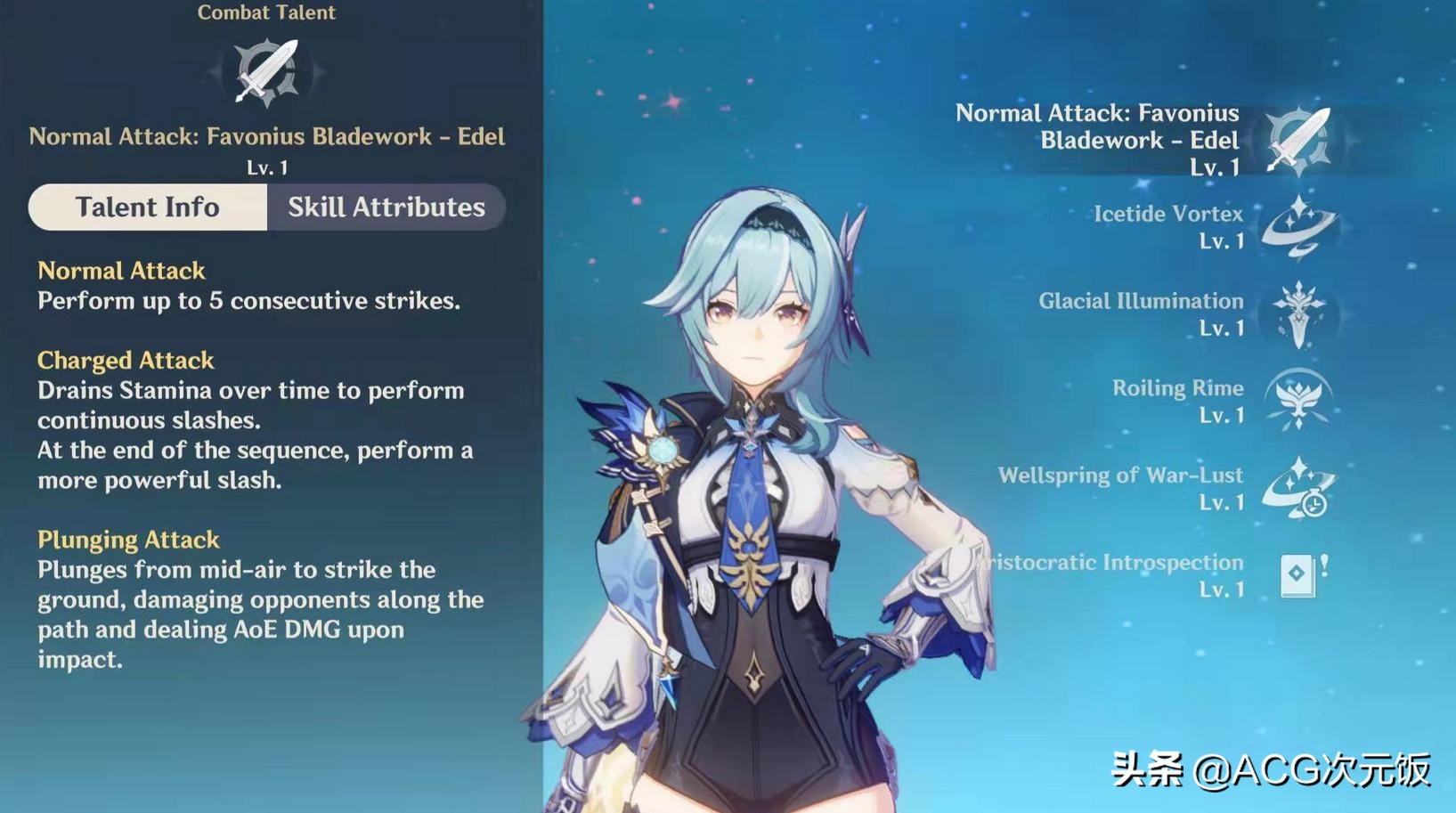View the Roiling Rime passive talent
Screen dimensions: 1456x813
[1297, 401]
